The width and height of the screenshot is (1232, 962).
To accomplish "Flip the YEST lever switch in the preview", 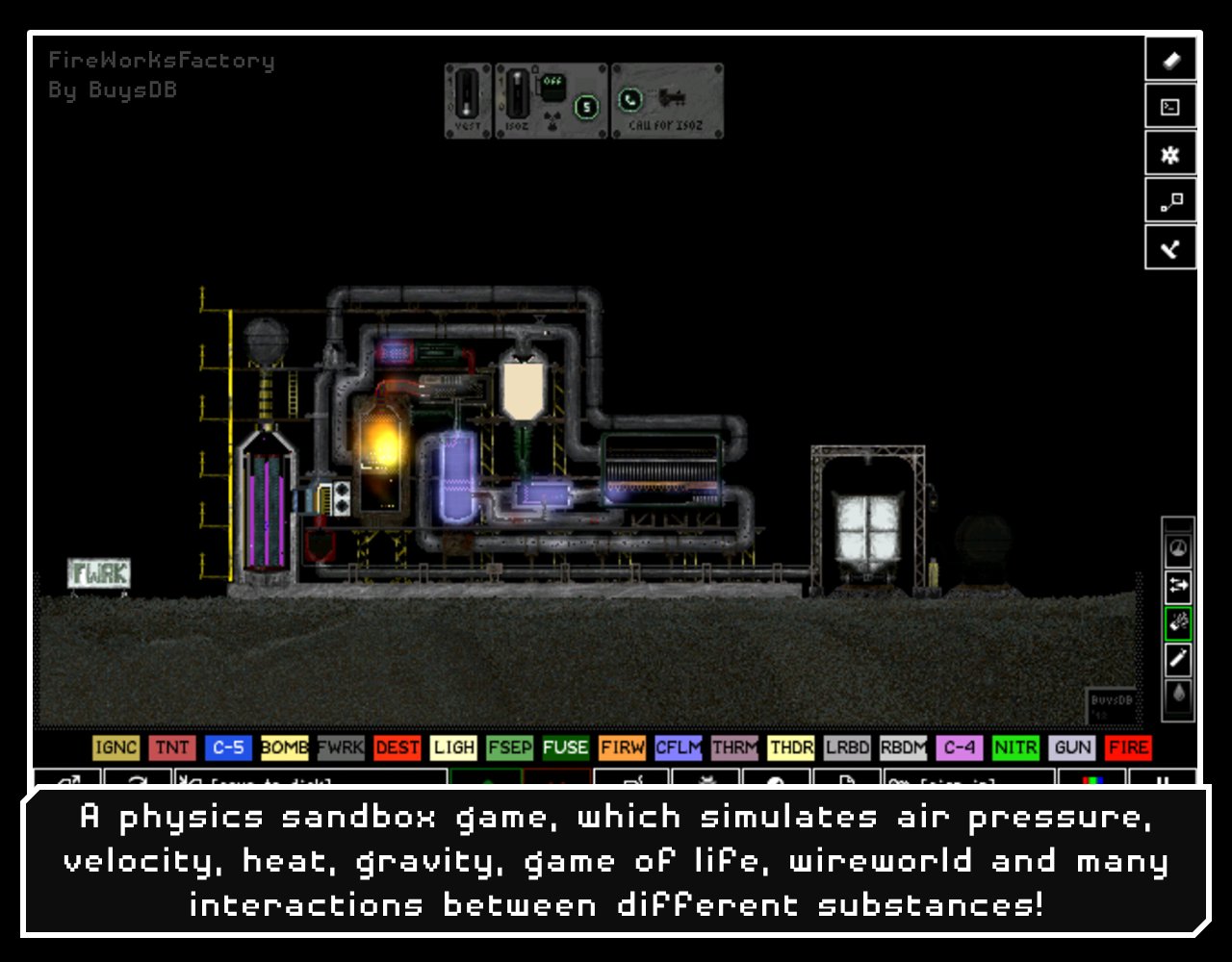I will [x=465, y=93].
